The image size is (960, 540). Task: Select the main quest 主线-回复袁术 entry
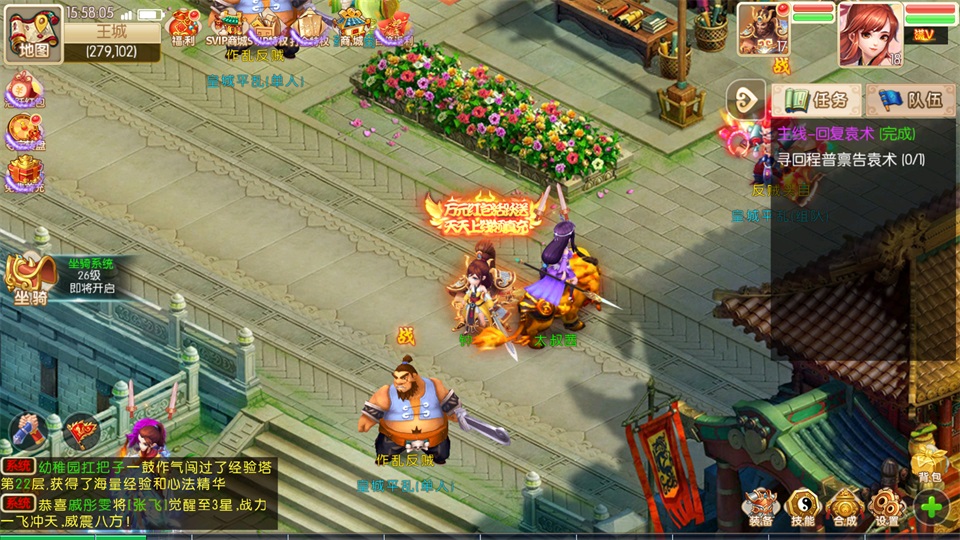[846, 133]
